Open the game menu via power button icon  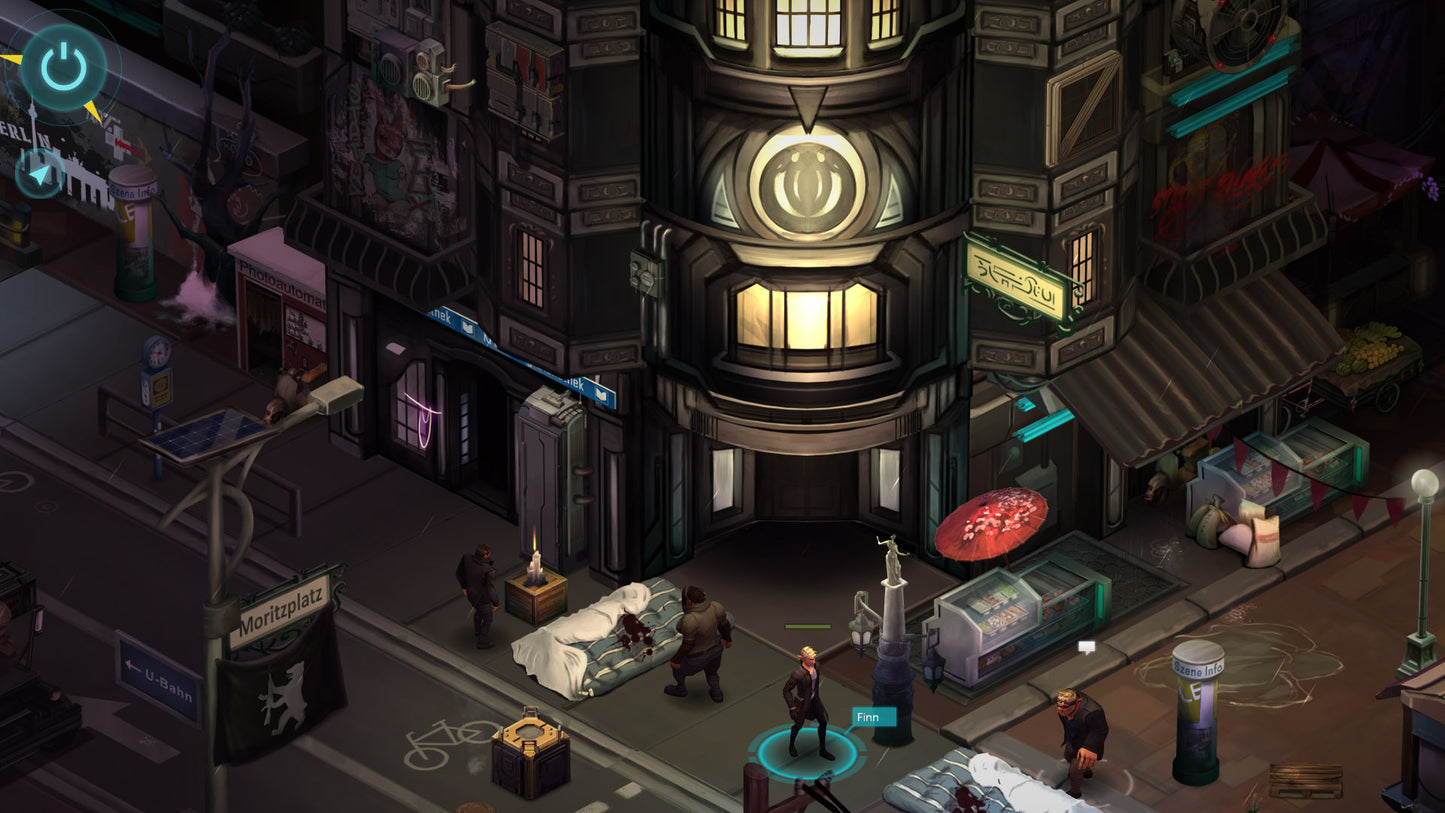(x=62, y=66)
